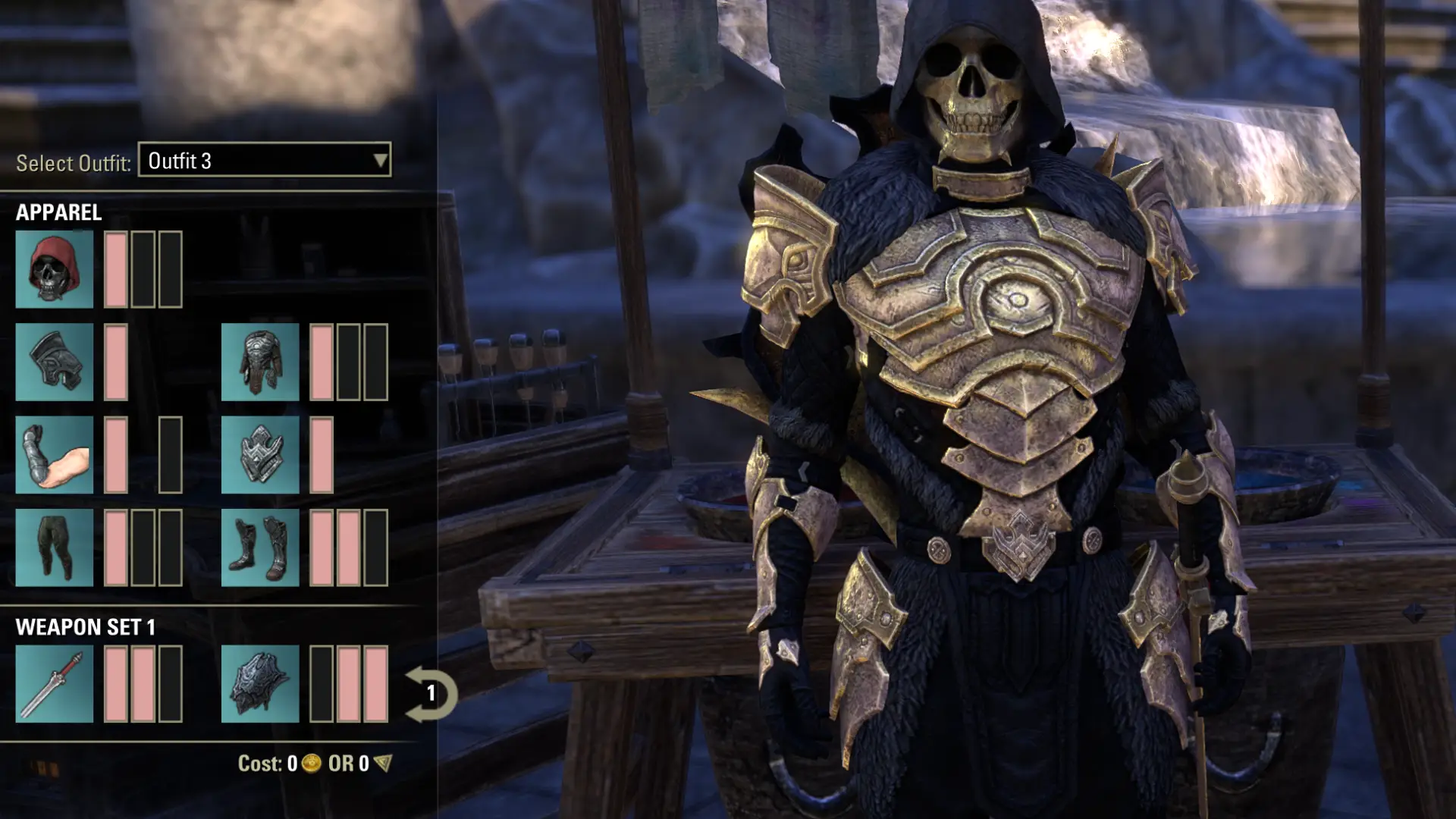Screen dimensions: 1456x819
Task: Click the APPAREL section header
Action: [x=58, y=213]
